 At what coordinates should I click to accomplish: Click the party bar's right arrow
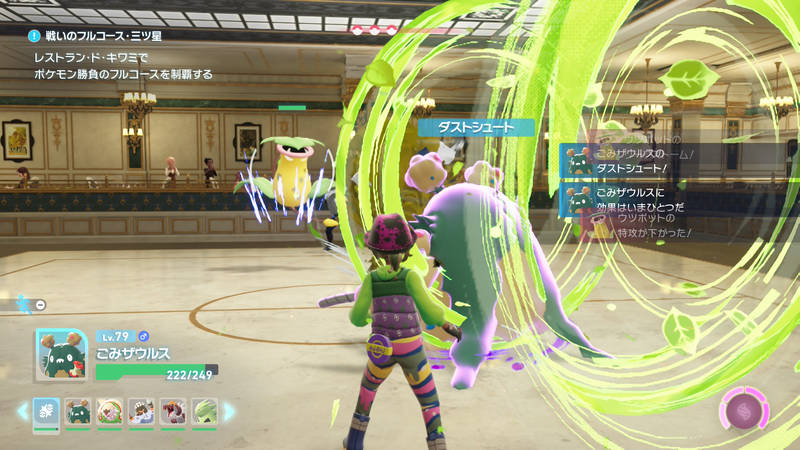pyautogui.click(x=229, y=410)
